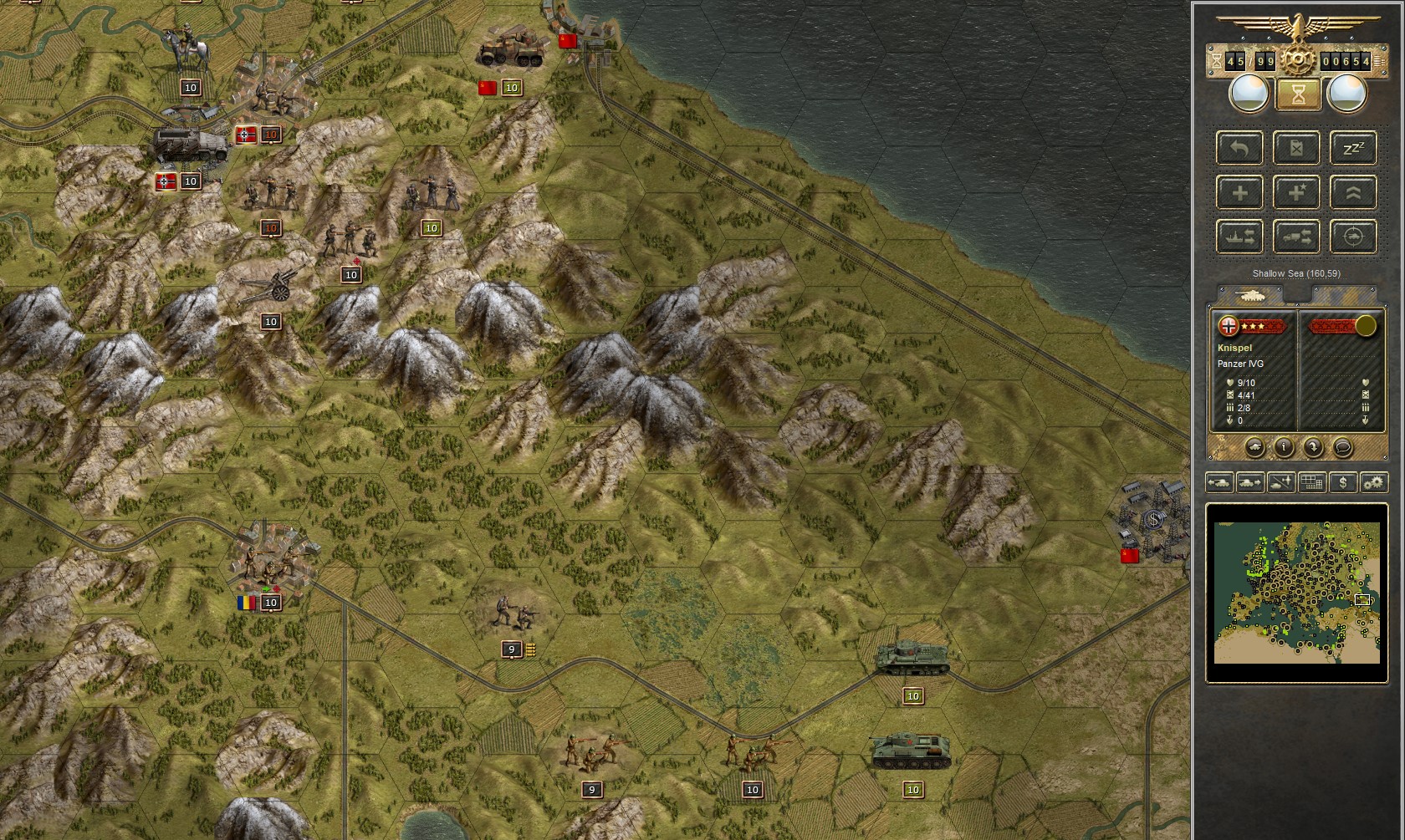
Task: Select the next unit with the arrow button
Action: point(1311,448)
